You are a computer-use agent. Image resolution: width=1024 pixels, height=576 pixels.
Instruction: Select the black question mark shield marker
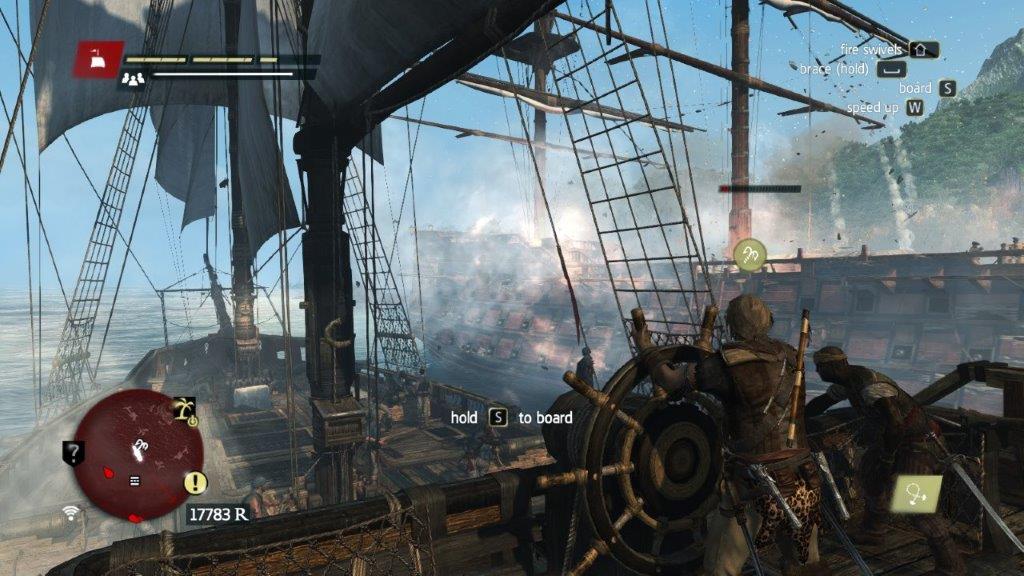(73, 453)
